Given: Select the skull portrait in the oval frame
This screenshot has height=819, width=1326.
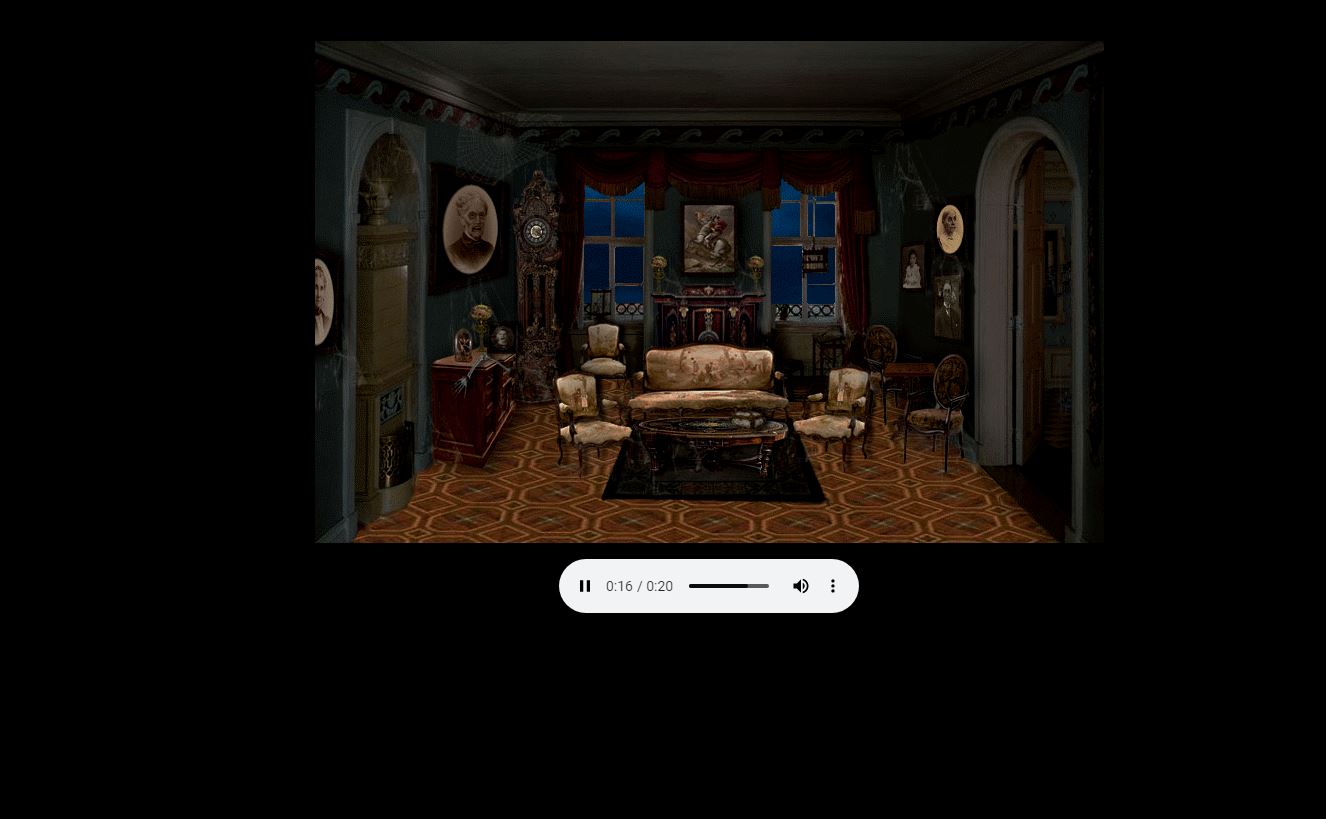Looking at the screenshot, I should click(948, 228).
